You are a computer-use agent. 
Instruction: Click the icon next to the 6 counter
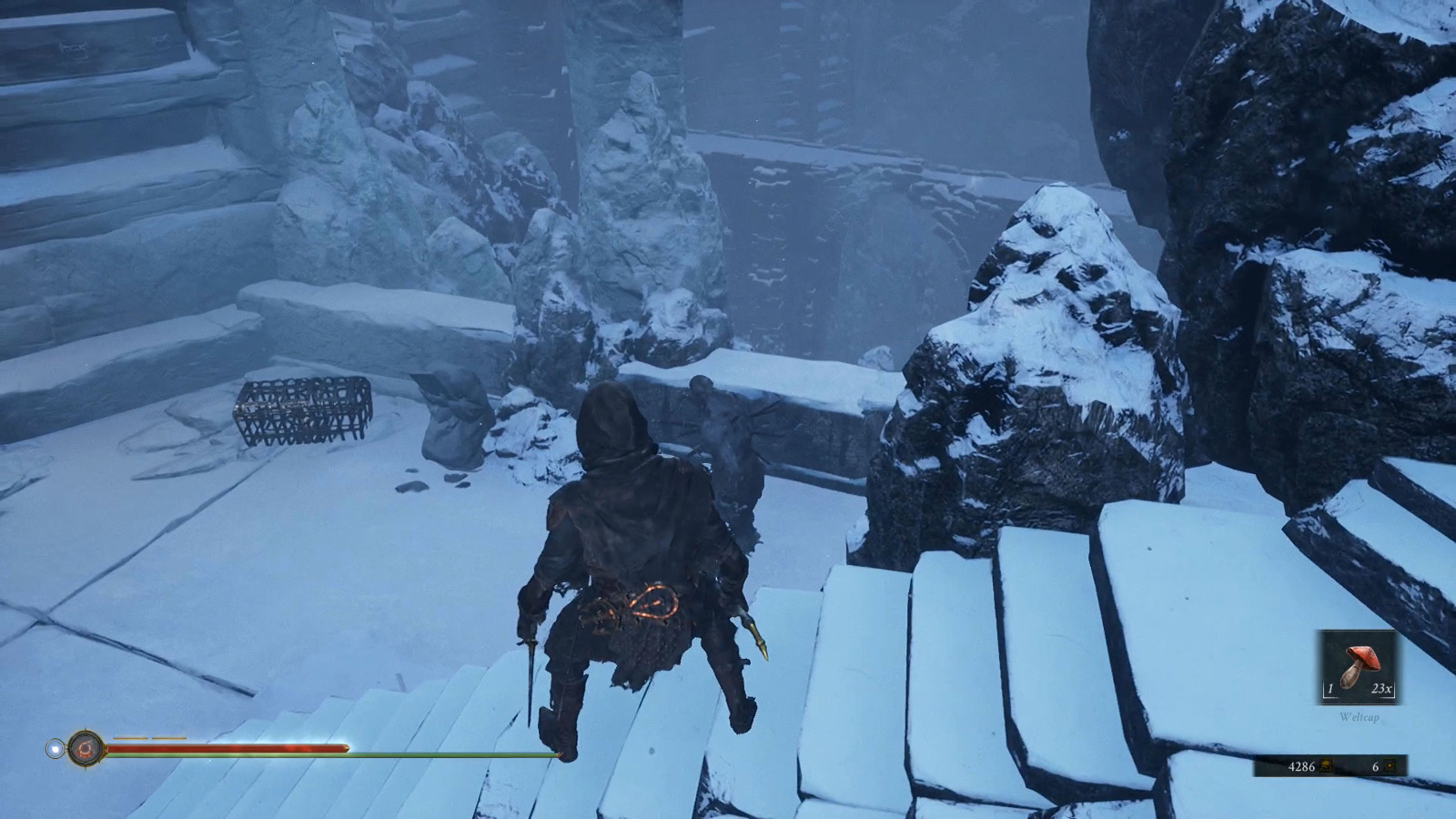pos(1390,766)
